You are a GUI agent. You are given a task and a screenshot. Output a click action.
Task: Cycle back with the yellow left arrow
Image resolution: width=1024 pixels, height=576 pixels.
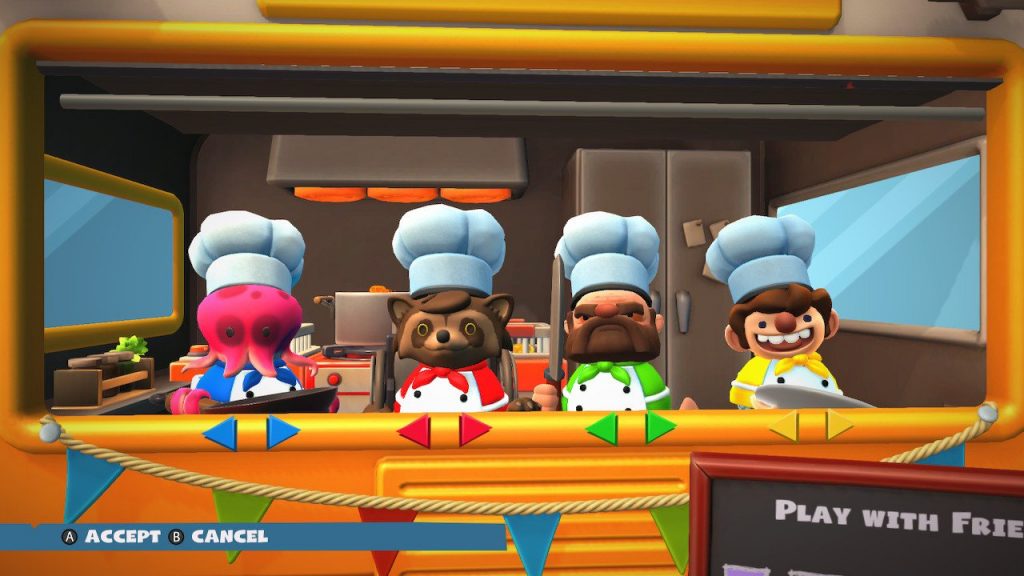tap(785, 426)
